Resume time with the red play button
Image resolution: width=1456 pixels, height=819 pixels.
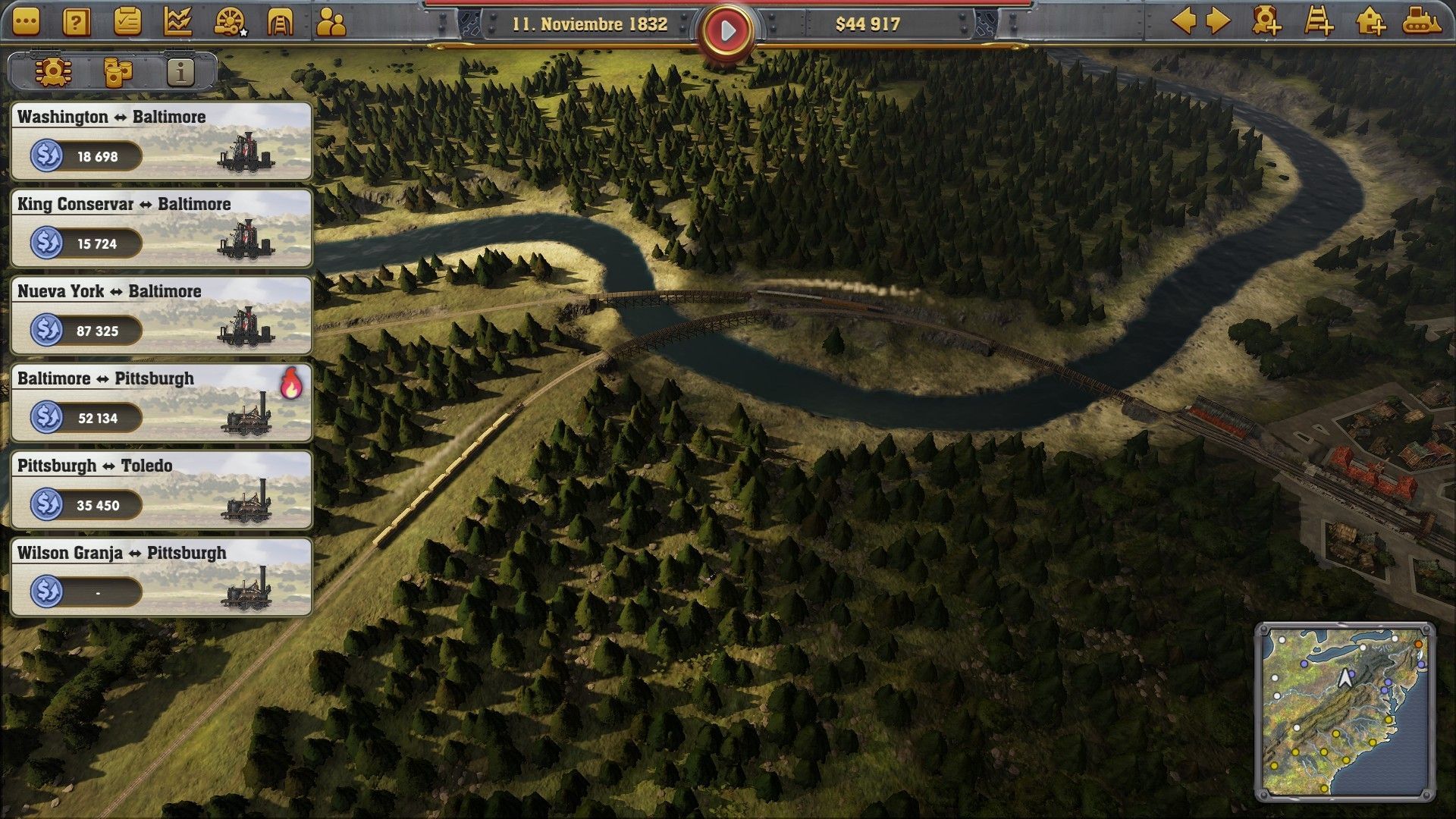(x=727, y=31)
